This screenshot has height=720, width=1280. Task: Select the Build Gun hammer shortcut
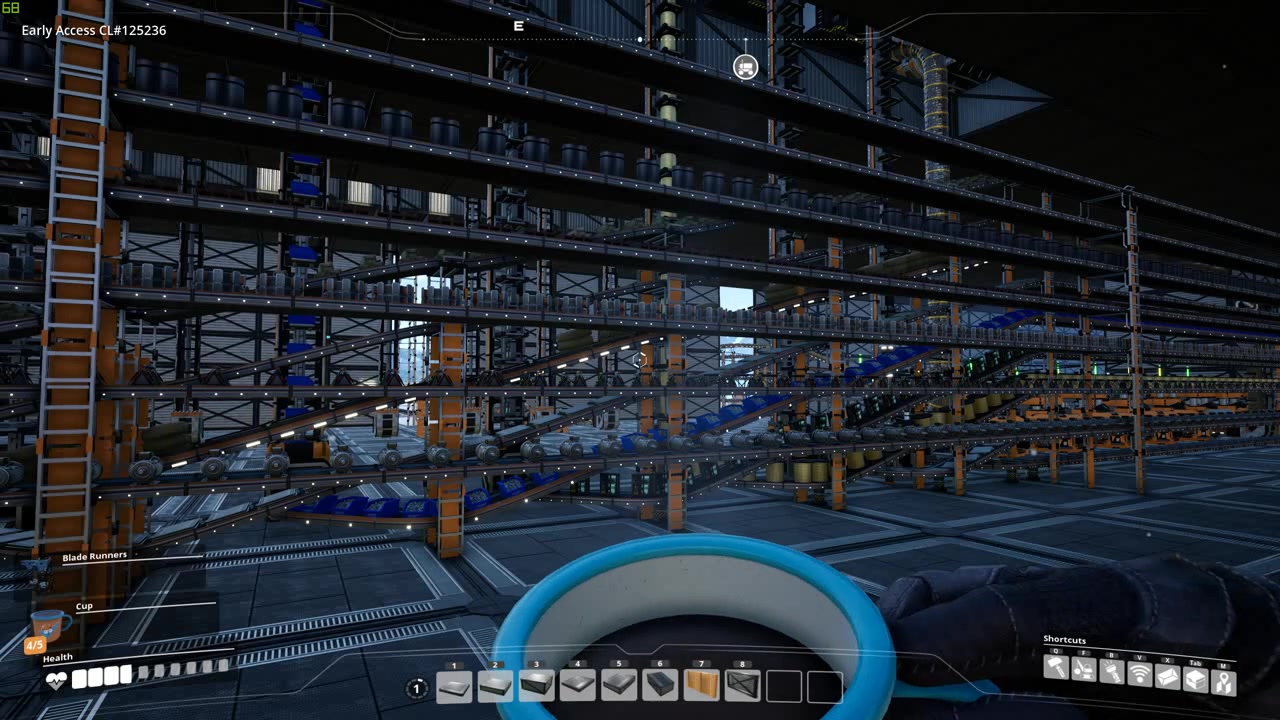[1056, 668]
